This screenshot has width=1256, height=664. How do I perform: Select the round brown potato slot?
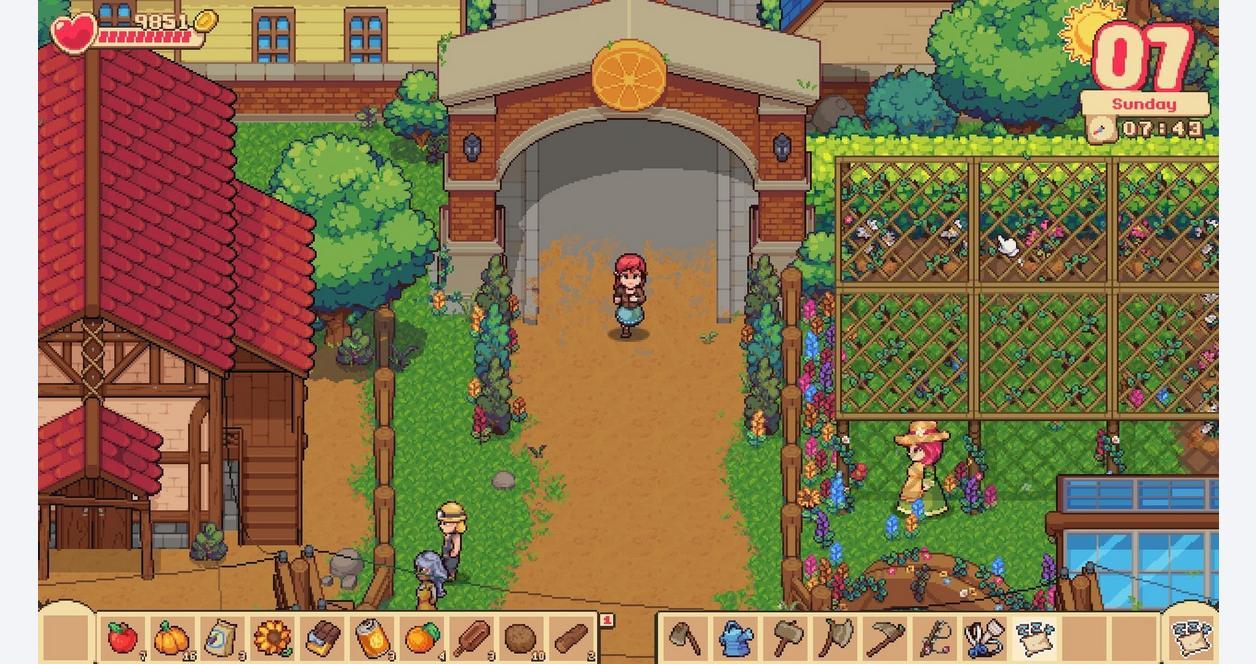(520, 637)
